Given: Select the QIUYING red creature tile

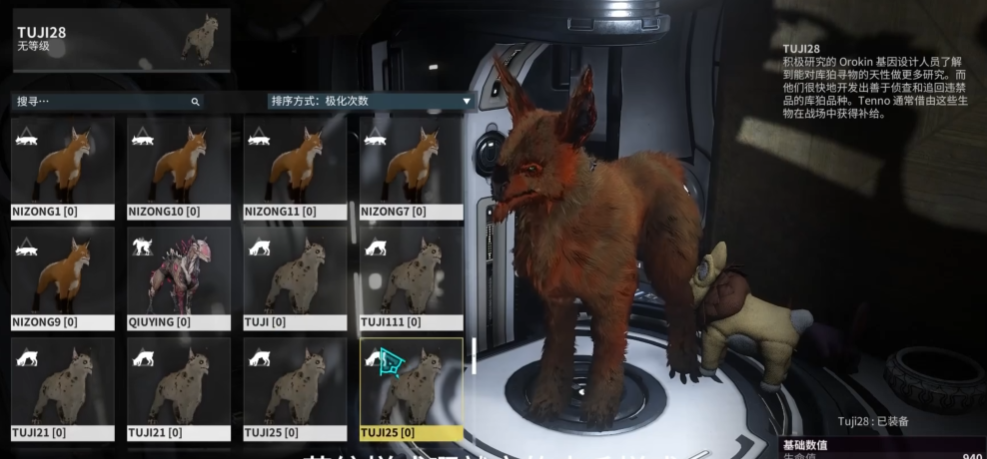Looking at the screenshot, I should 179,278.
